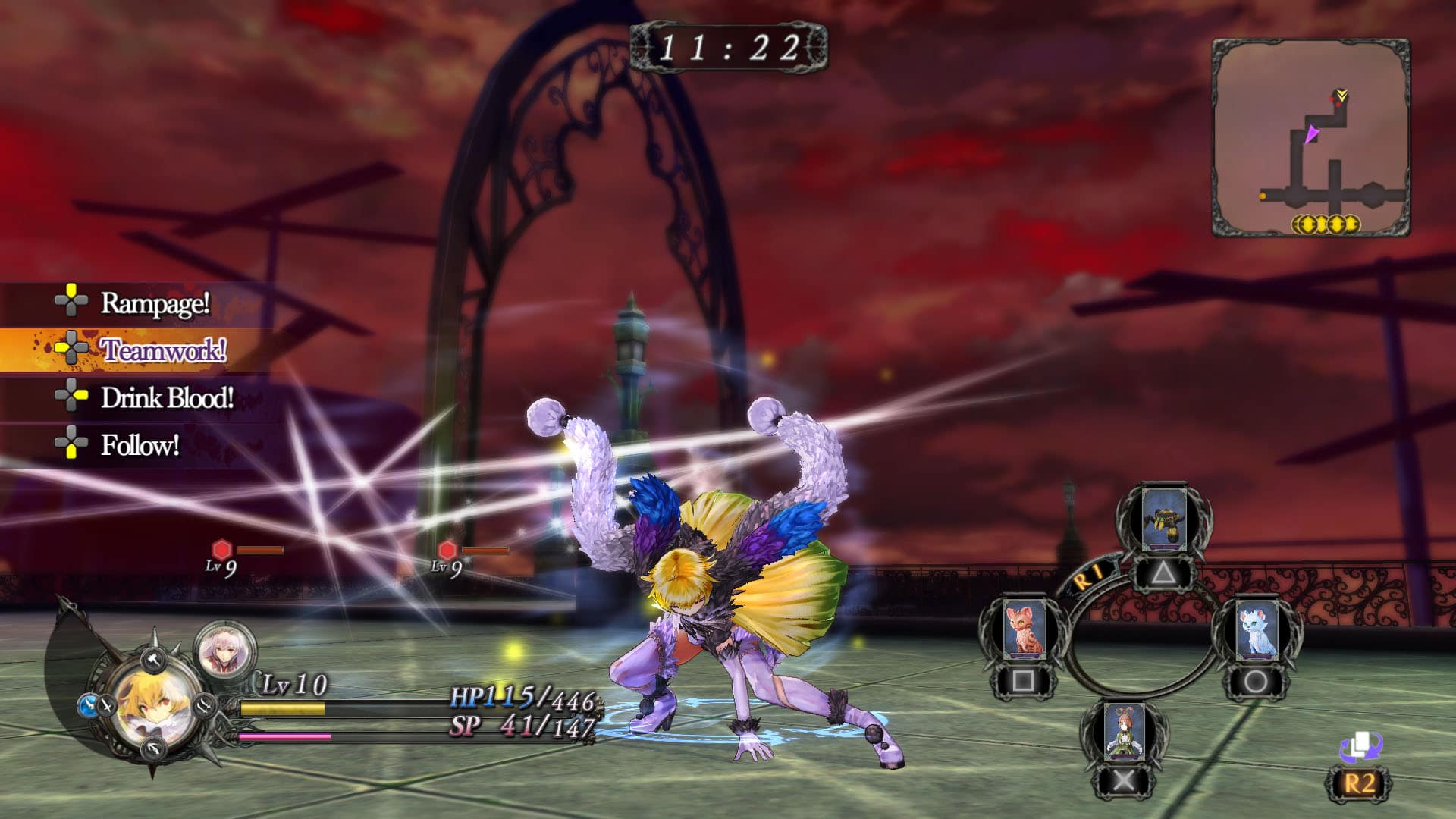Choose the Follow! command
This screenshot has width=1456, height=819.
pyautogui.click(x=140, y=445)
